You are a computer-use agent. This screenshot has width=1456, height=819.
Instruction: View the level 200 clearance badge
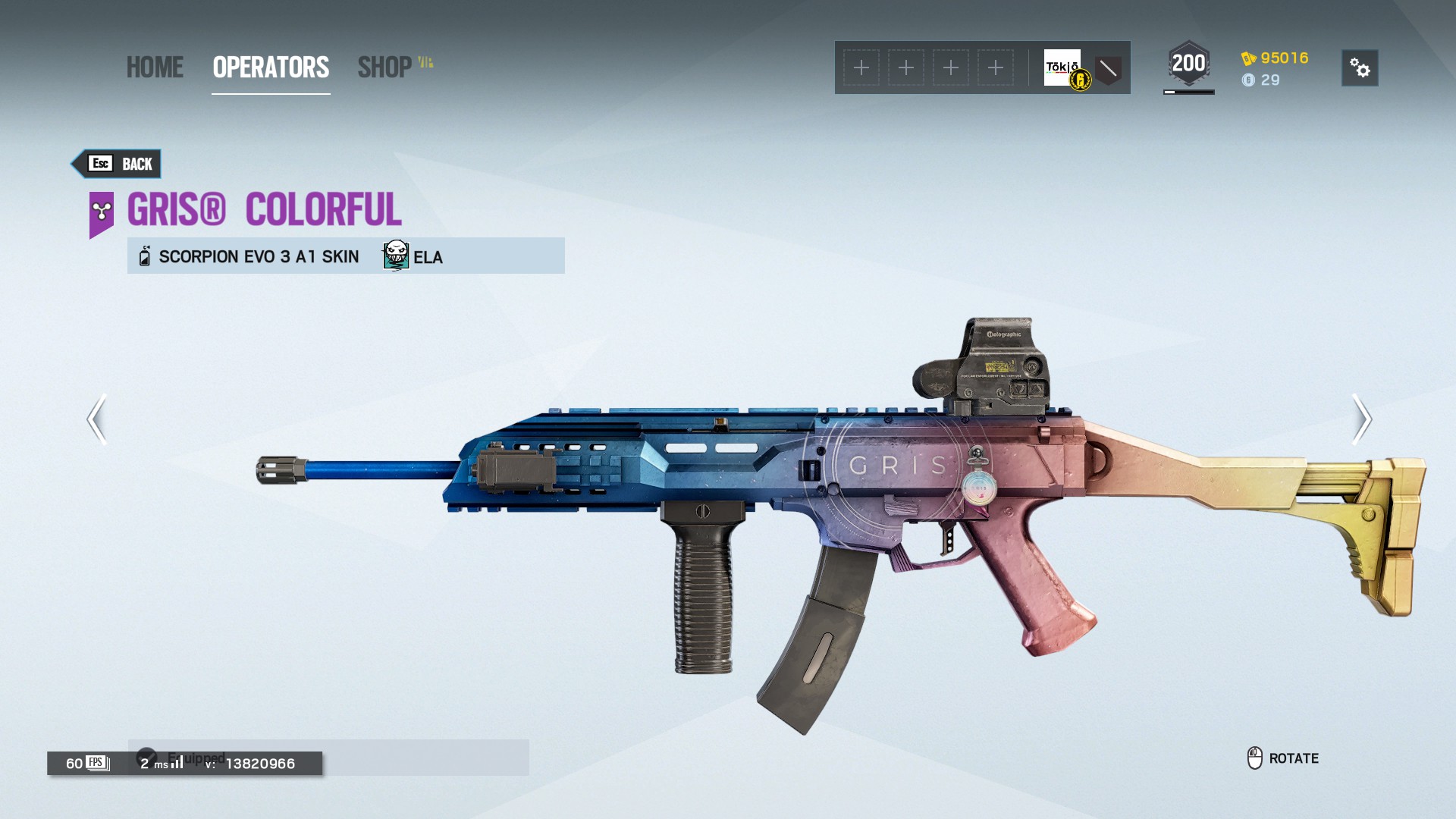[x=1188, y=64]
